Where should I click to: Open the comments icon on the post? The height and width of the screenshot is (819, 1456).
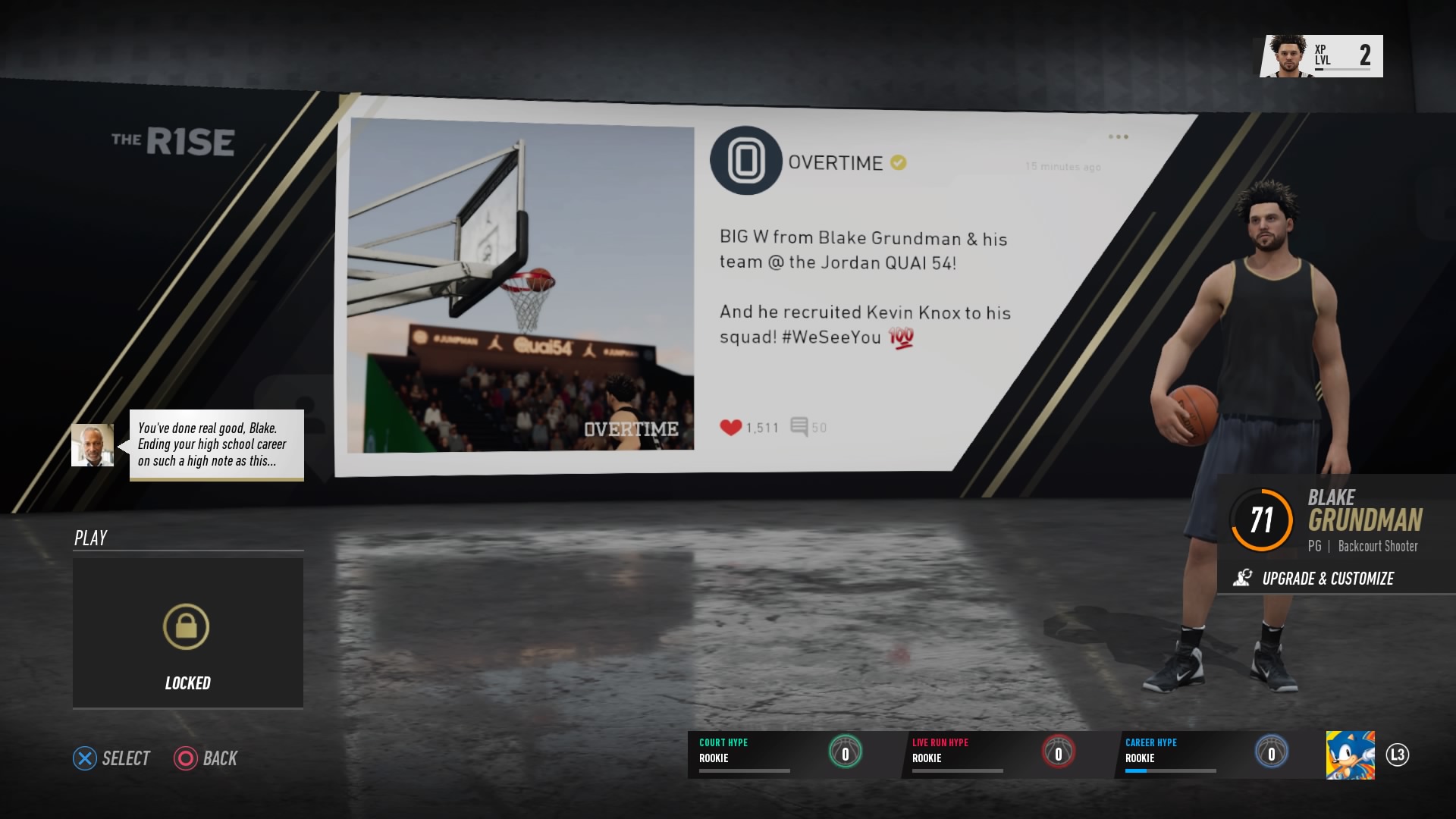point(799,426)
